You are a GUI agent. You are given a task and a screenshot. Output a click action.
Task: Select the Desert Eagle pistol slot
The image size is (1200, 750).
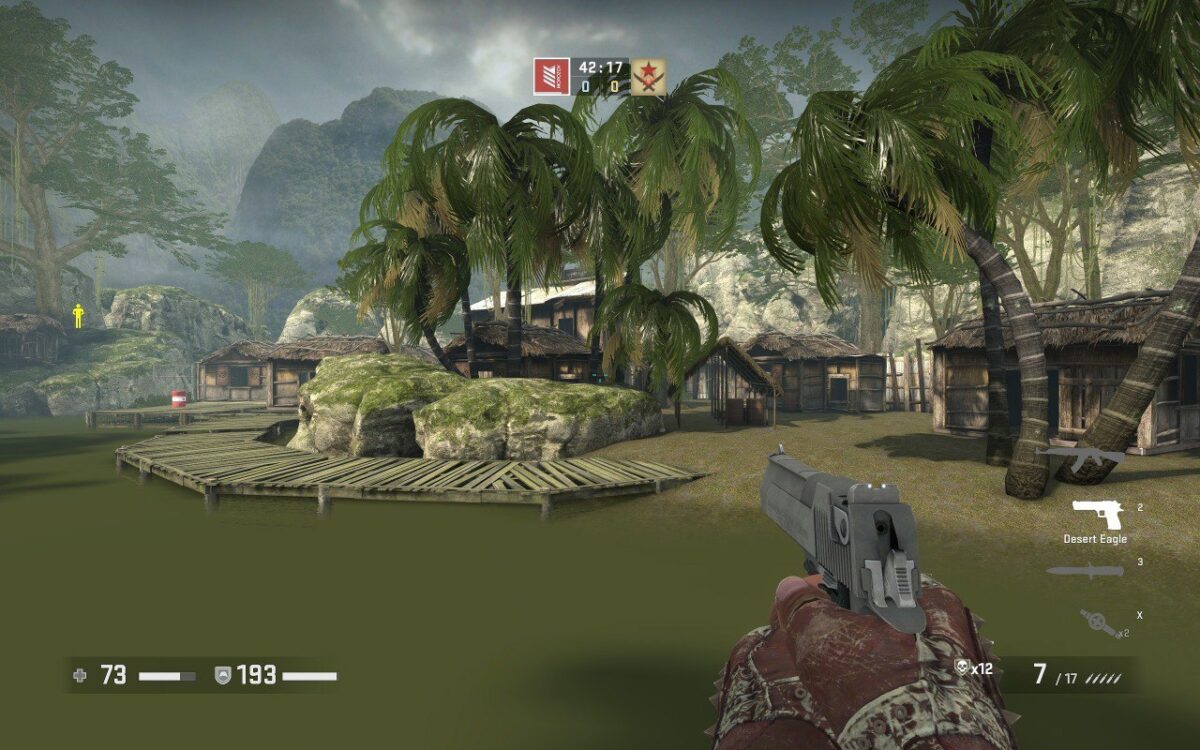click(1098, 514)
